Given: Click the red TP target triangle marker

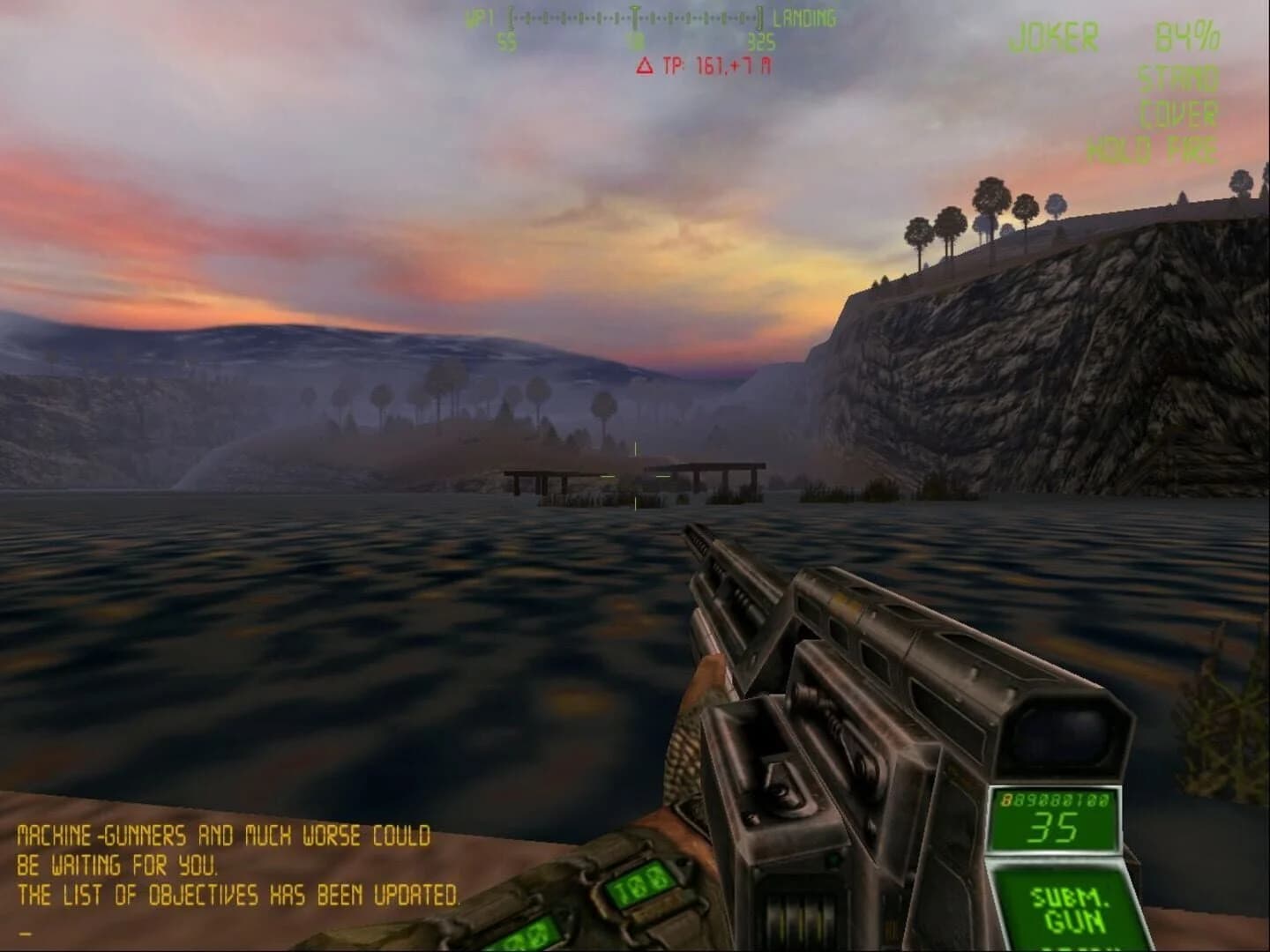Looking at the screenshot, I should point(645,63).
